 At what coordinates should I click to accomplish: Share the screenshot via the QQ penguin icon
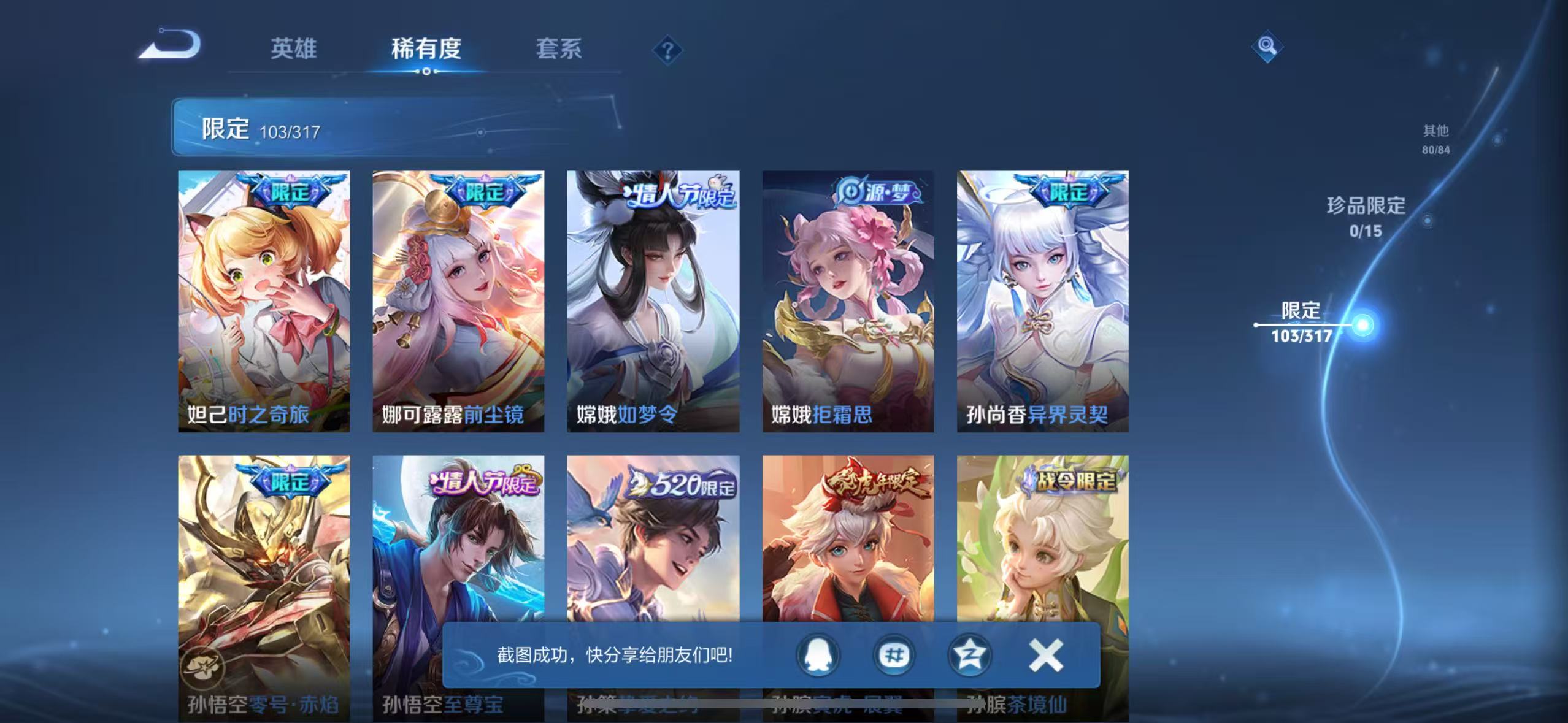[x=820, y=655]
